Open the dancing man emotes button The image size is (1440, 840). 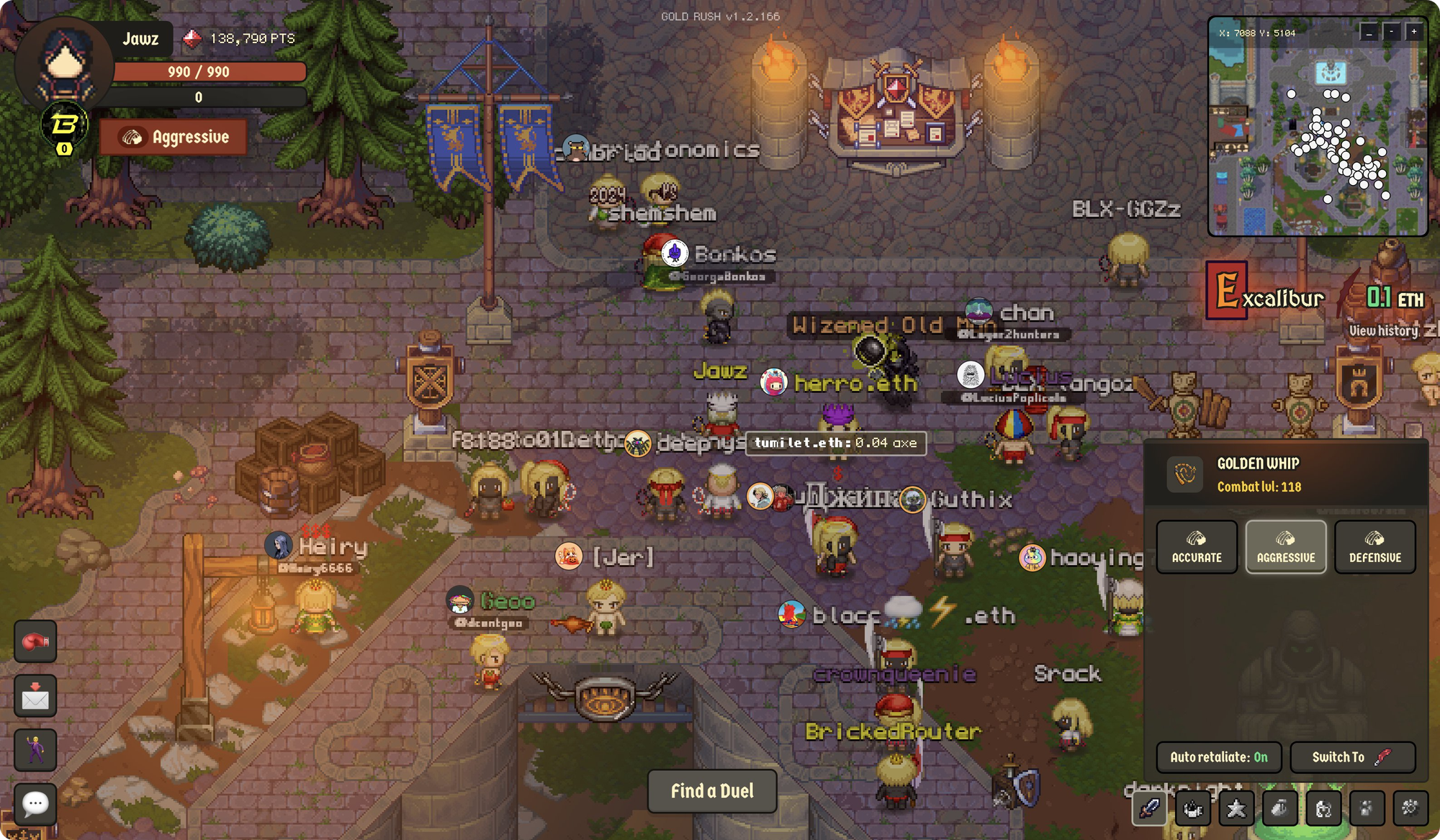35,750
